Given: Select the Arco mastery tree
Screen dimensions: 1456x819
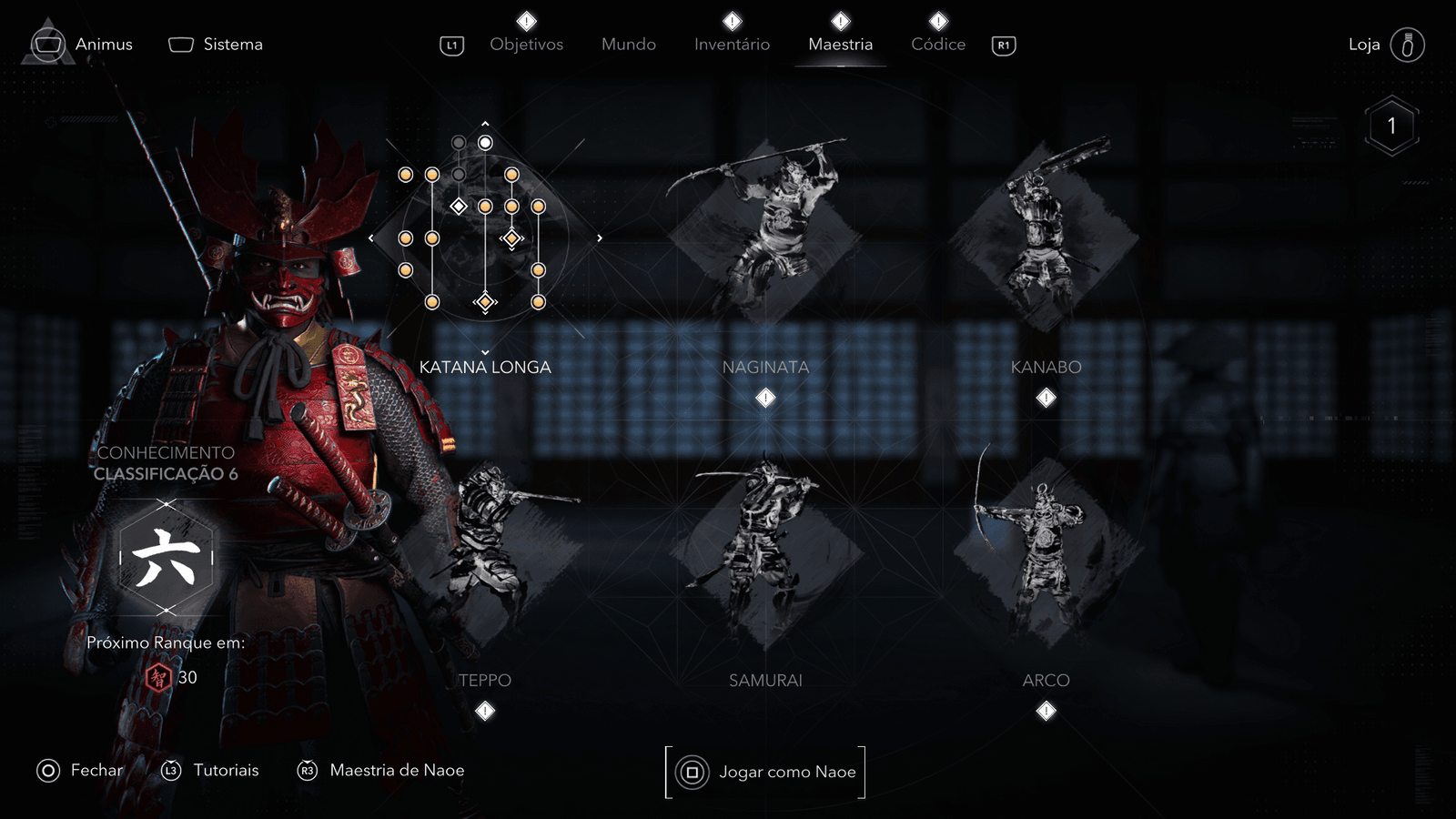Looking at the screenshot, I should 1046,553.
